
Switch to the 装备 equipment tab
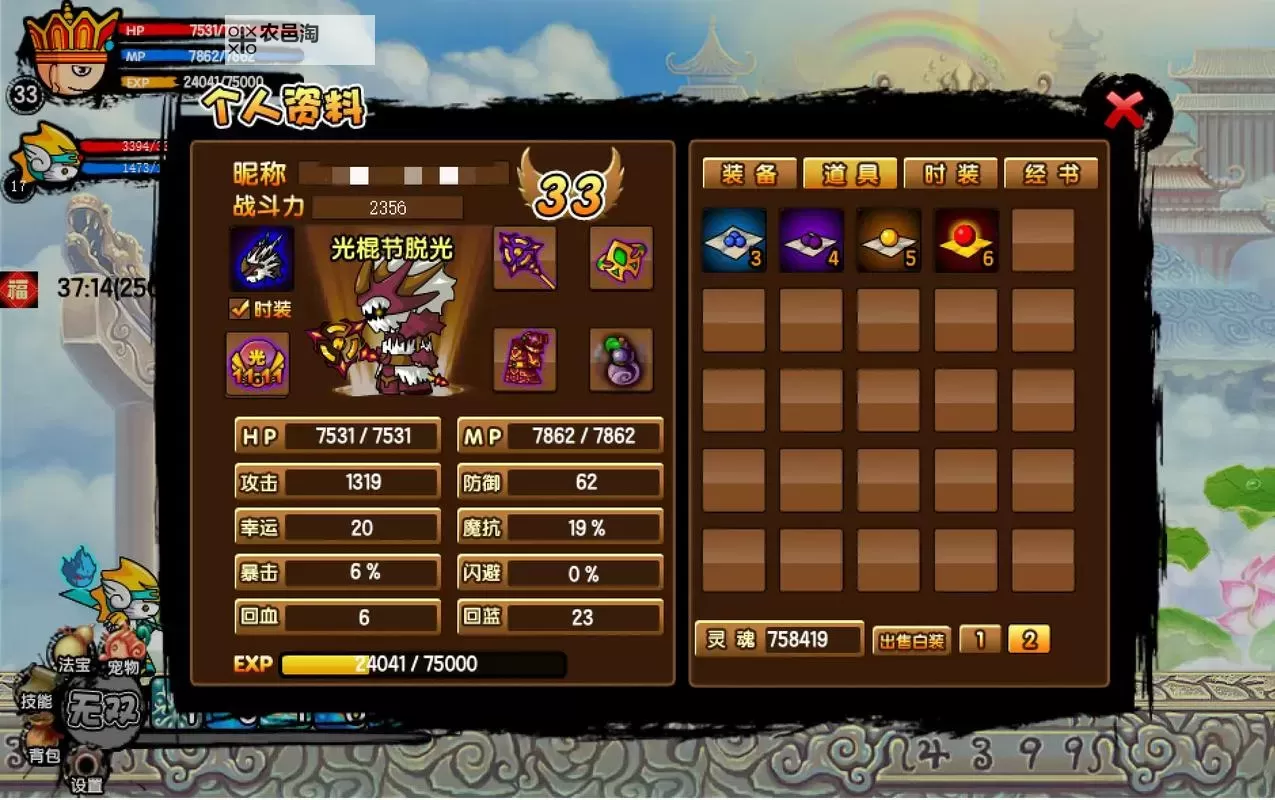click(749, 174)
